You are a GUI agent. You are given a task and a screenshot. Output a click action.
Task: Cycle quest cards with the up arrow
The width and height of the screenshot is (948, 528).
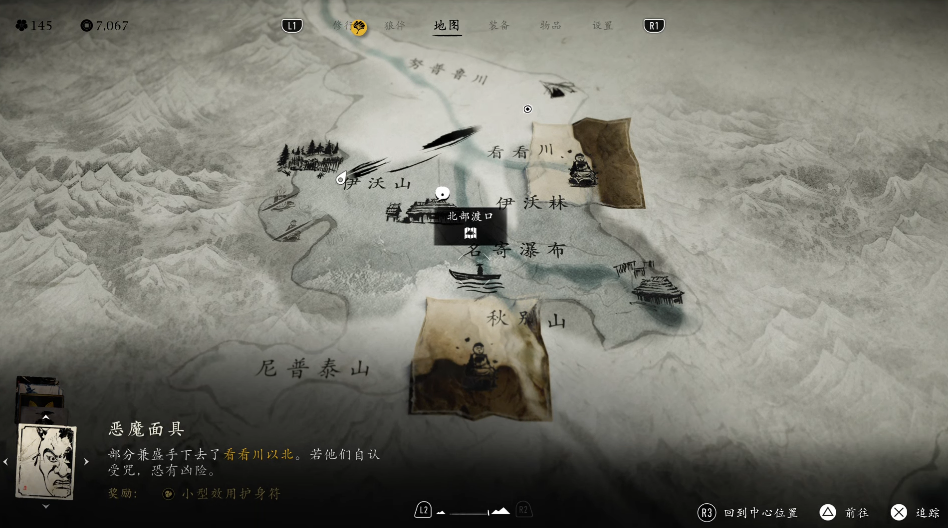[x=46, y=416]
